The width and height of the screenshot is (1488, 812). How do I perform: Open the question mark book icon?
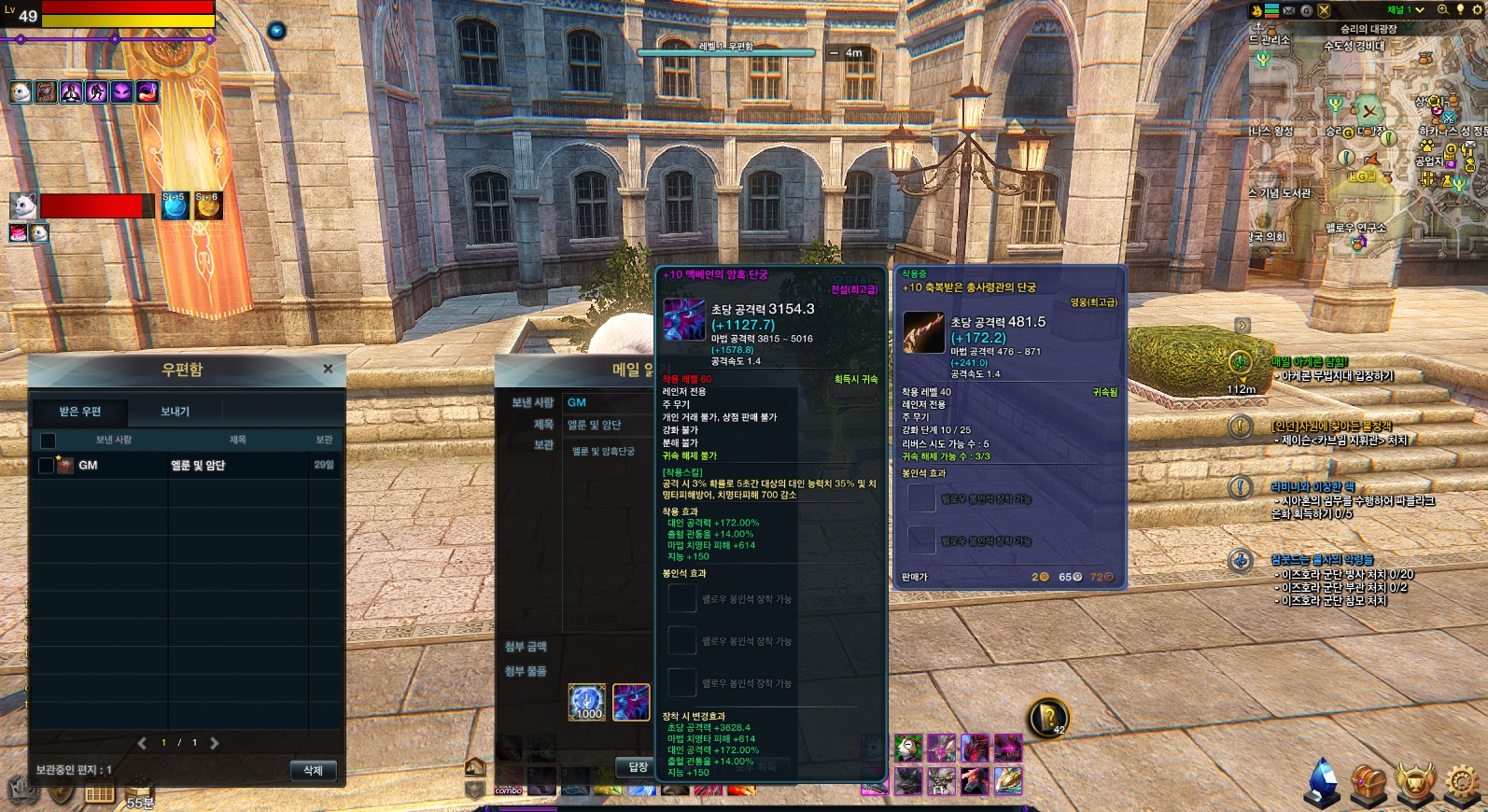[x=1048, y=717]
